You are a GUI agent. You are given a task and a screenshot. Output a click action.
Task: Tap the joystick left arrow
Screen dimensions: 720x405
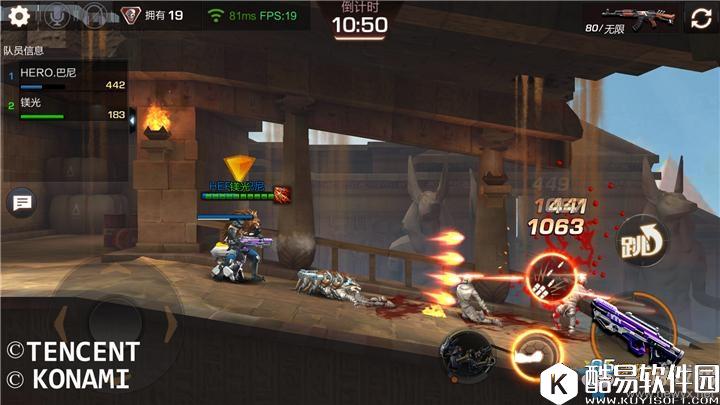click(x=62, y=325)
